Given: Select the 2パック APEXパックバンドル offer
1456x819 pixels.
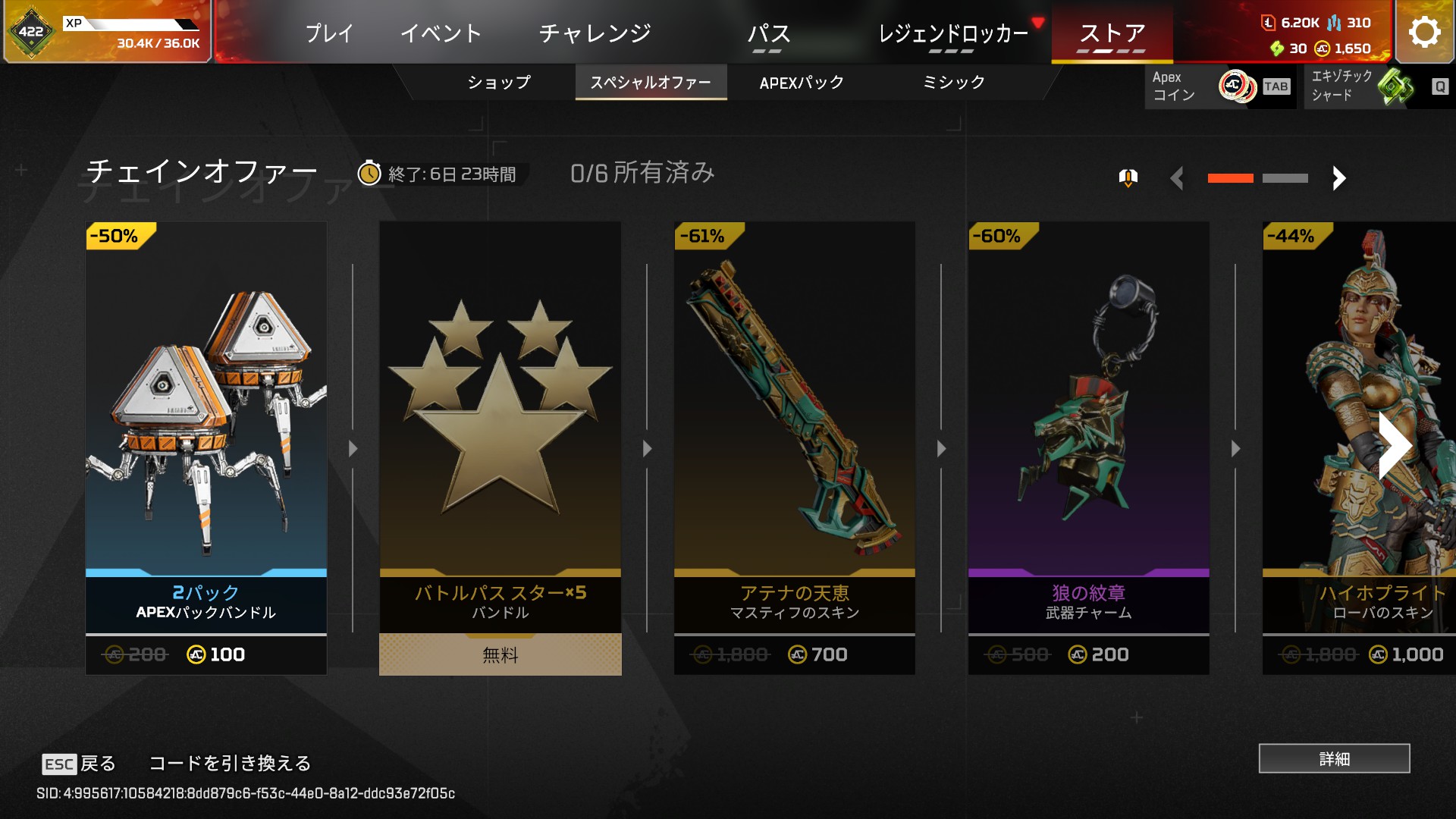Looking at the screenshot, I should click(206, 447).
